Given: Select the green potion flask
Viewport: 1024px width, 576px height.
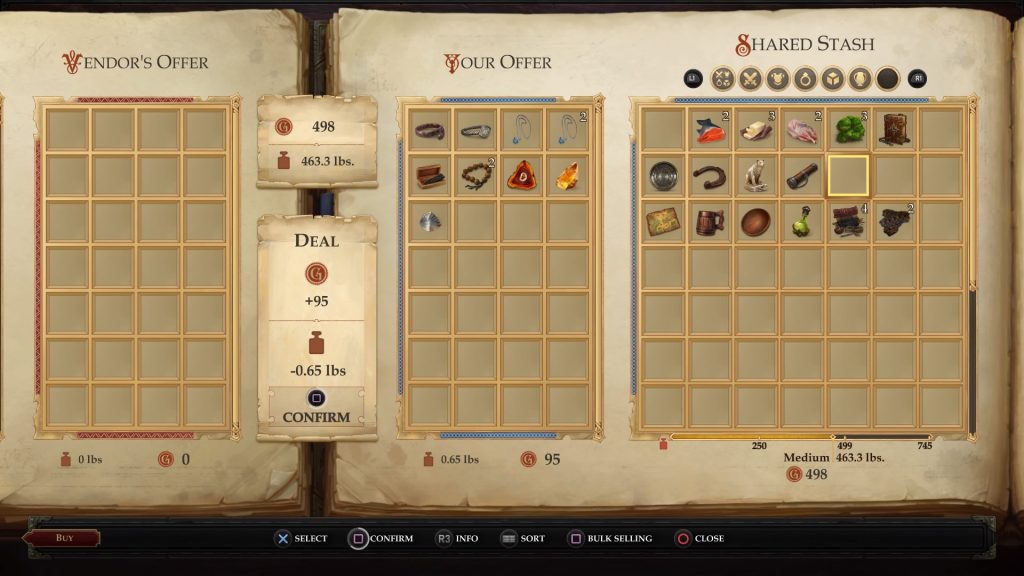Looking at the screenshot, I should tap(802, 222).
